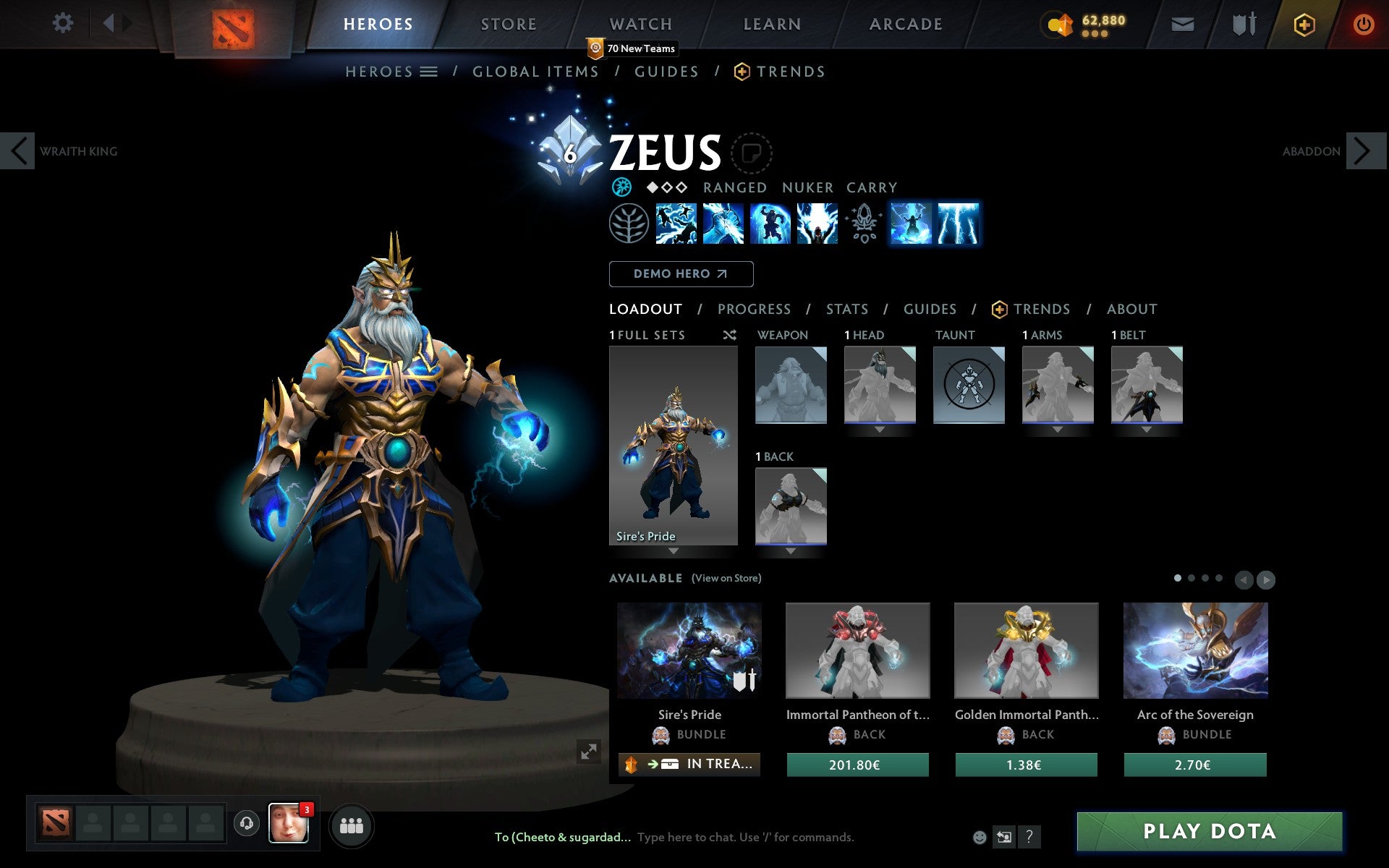Open the Heroes hamburger list menu

[430, 71]
